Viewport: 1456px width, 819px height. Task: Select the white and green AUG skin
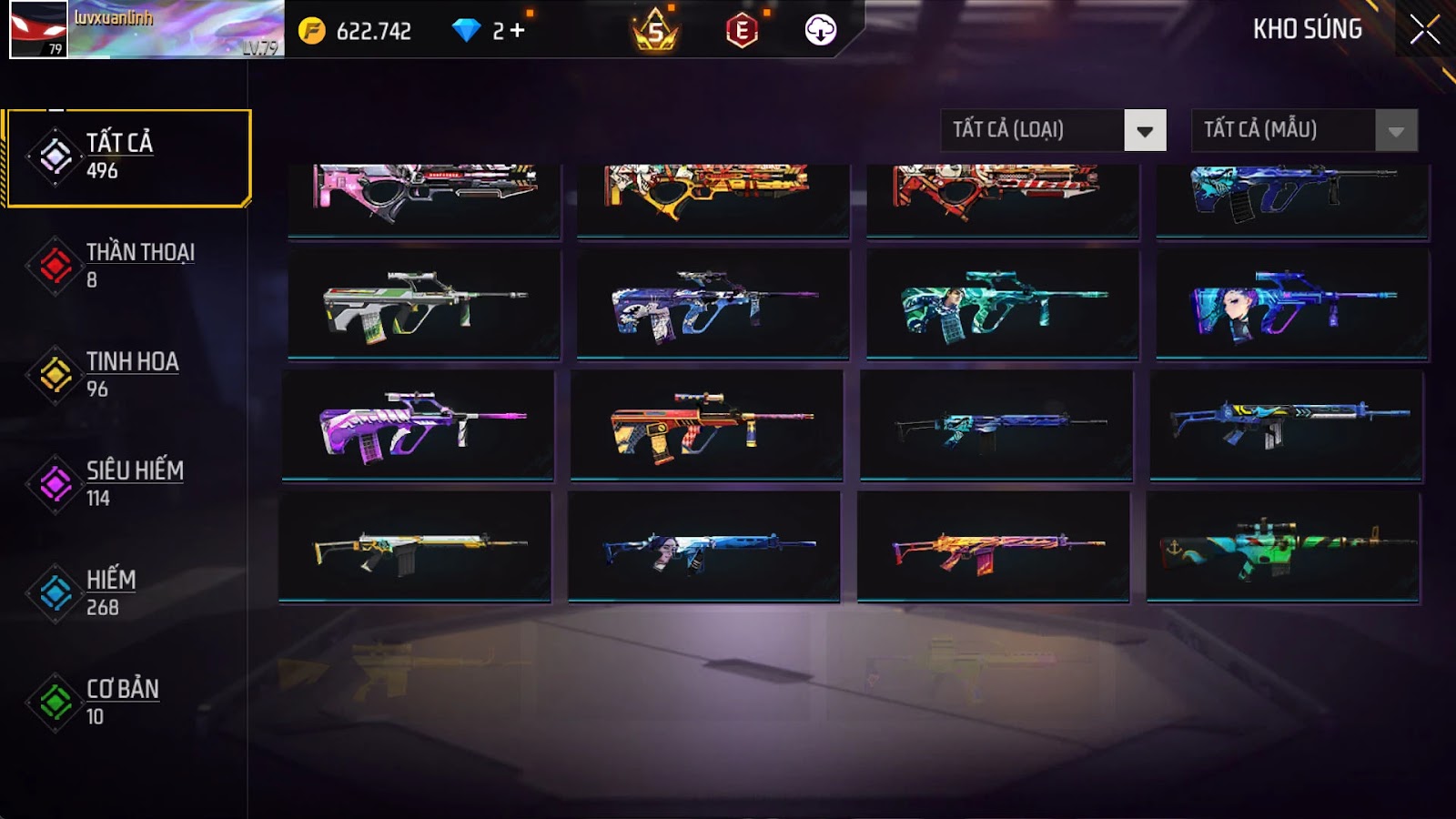pyautogui.click(x=424, y=303)
